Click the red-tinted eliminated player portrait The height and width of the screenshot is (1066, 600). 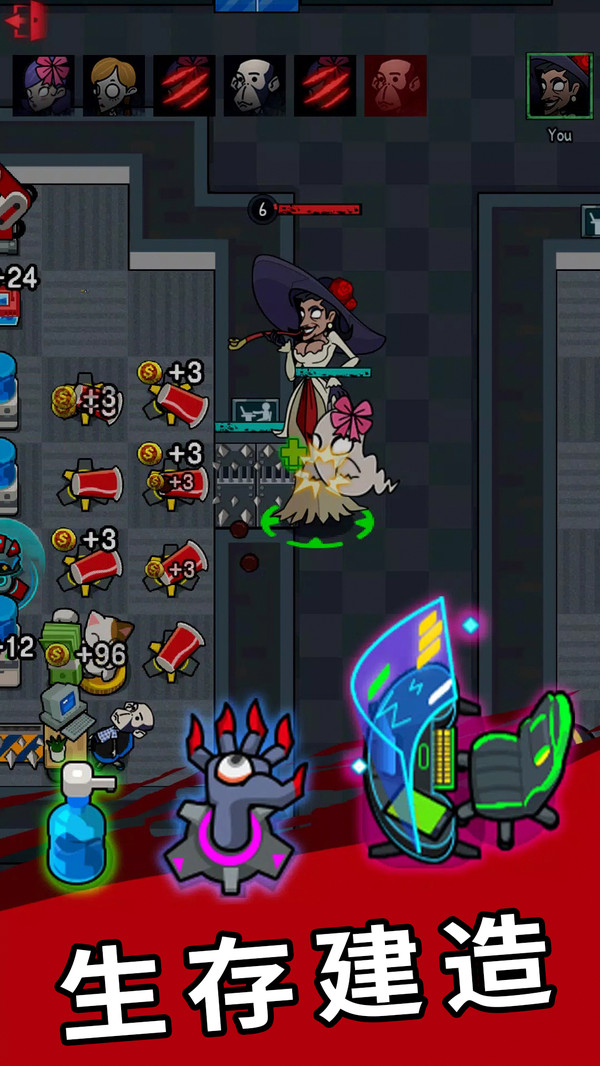click(x=395, y=85)
